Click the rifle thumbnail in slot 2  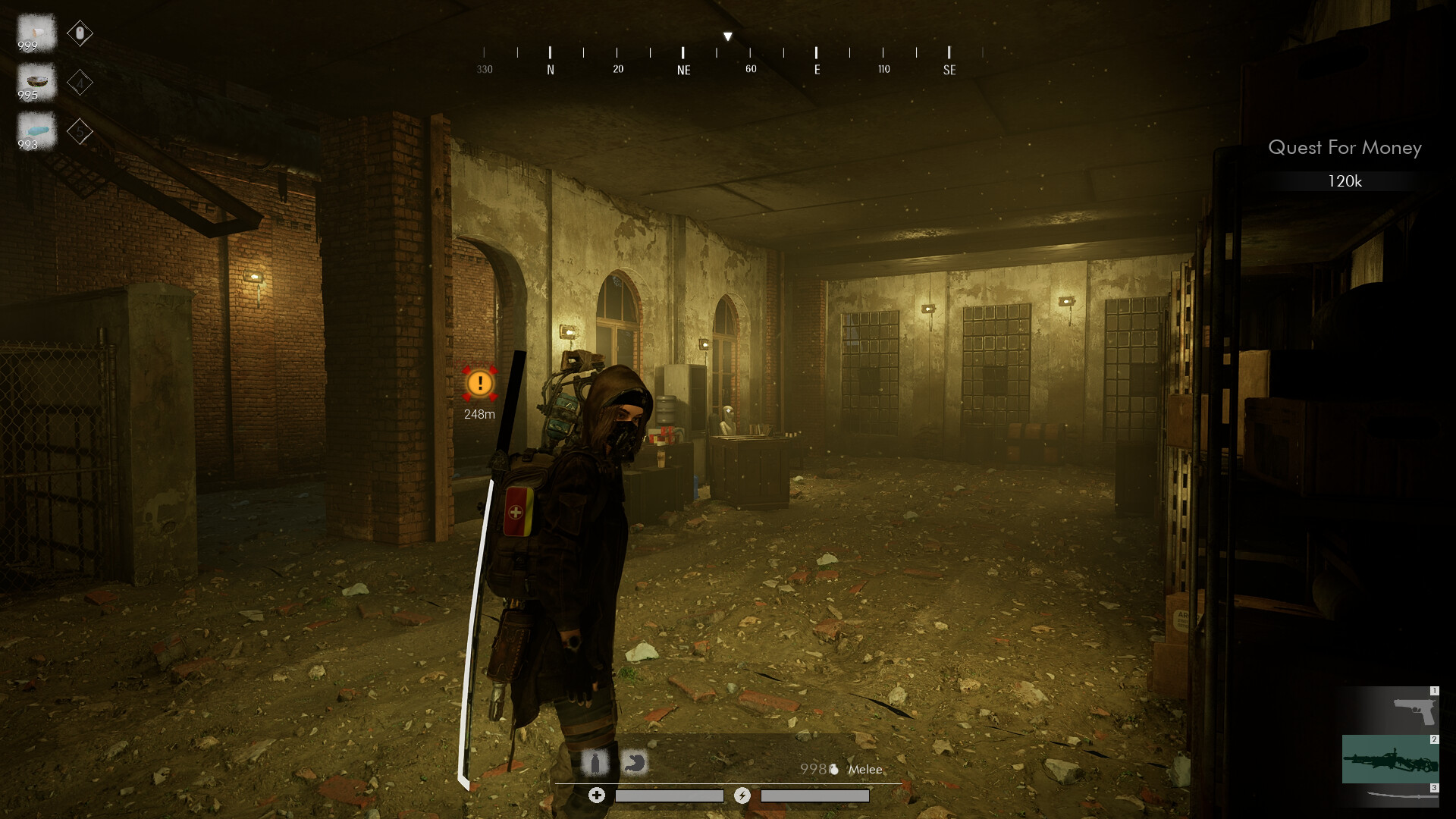[1392, 758]
